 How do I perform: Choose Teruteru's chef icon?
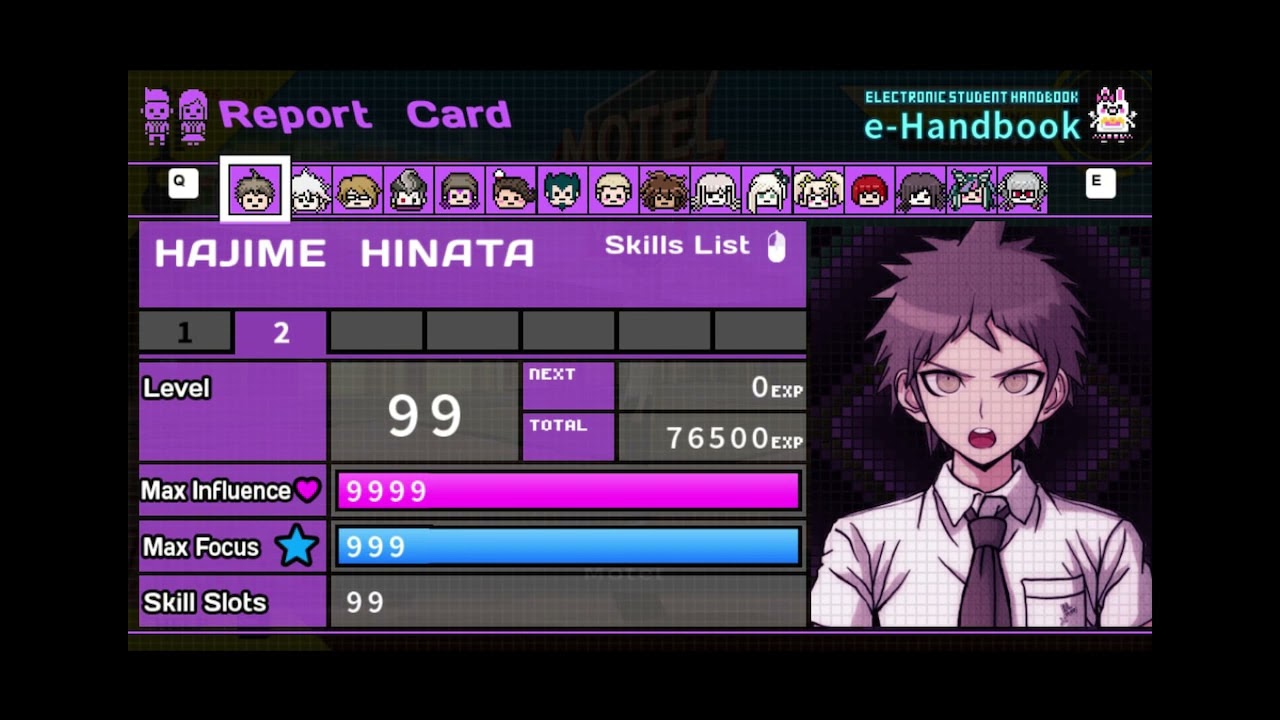pos(511,190)
